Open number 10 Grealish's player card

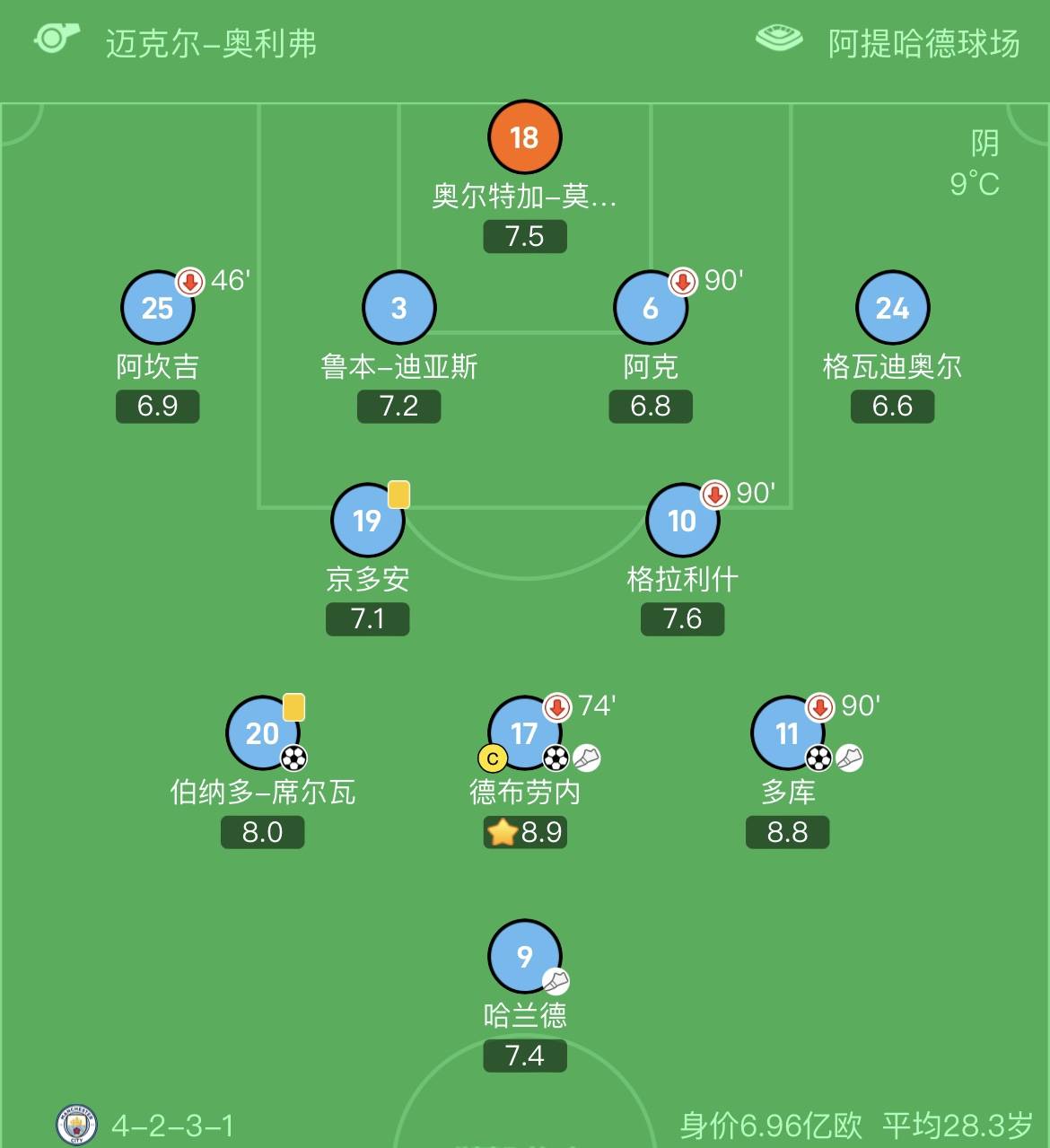[682, 521]
